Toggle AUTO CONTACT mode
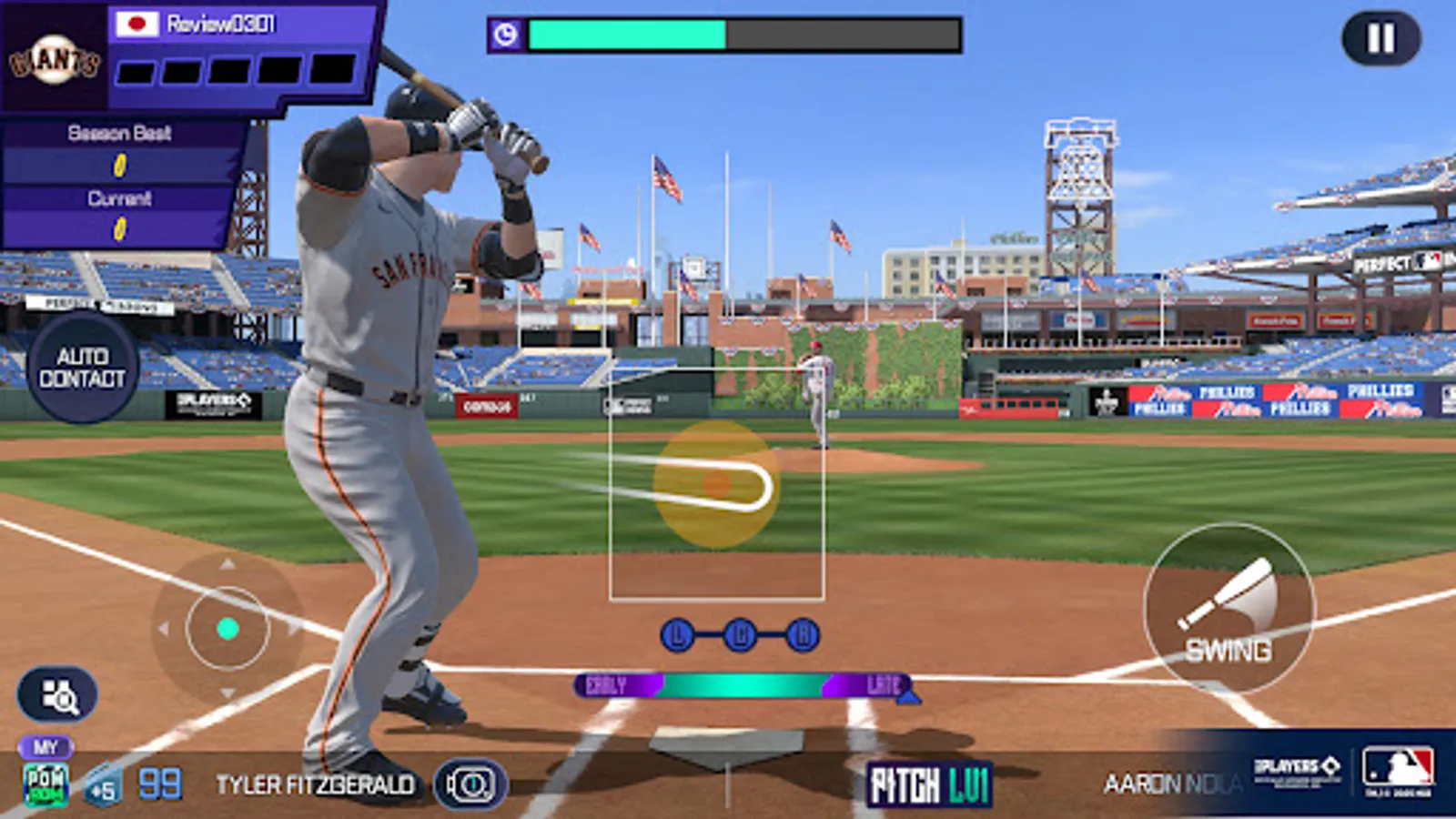Viewport: 1456px width, 819px height. click(x=83, y=365)
